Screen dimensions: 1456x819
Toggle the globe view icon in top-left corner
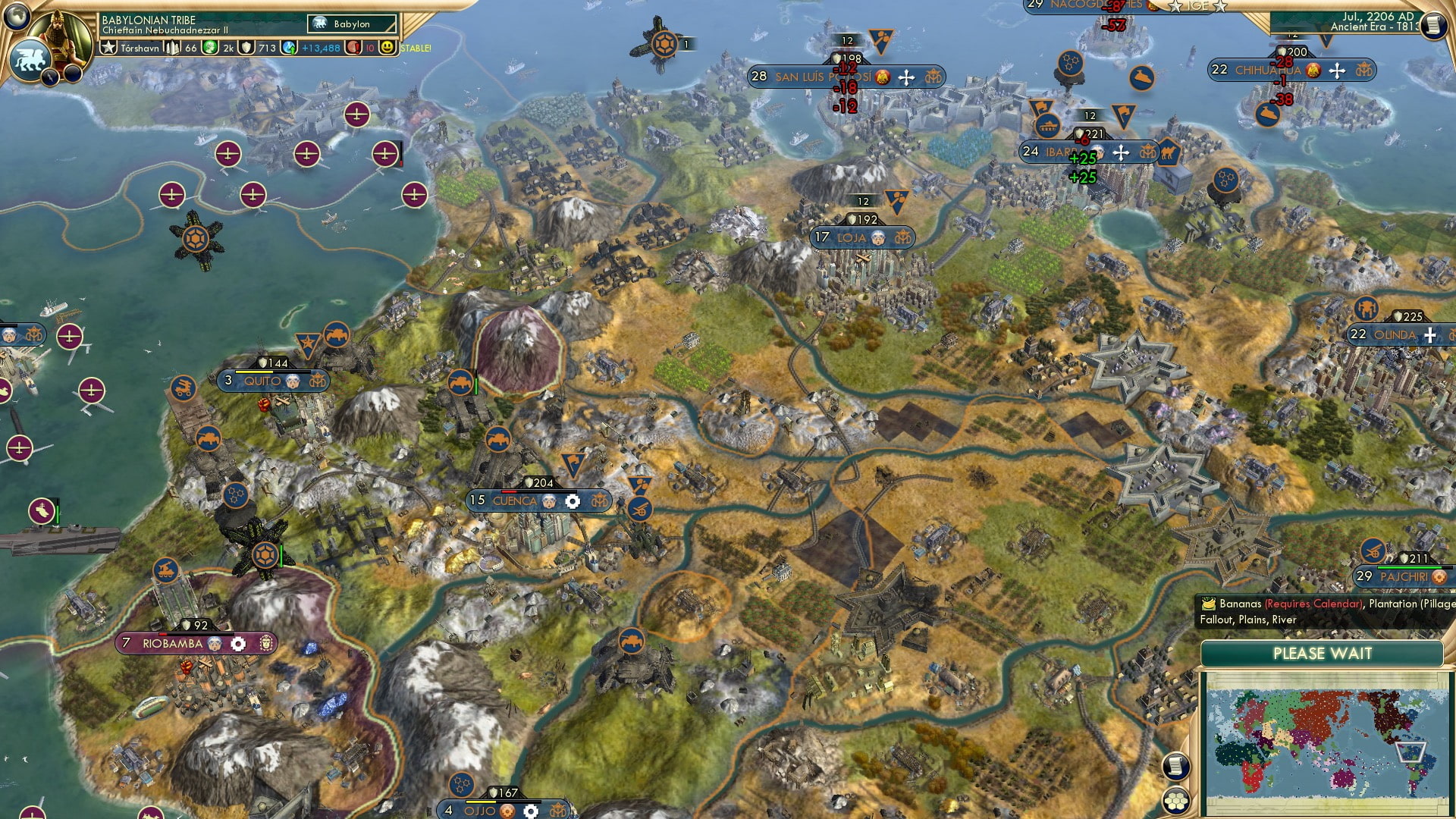17,15
